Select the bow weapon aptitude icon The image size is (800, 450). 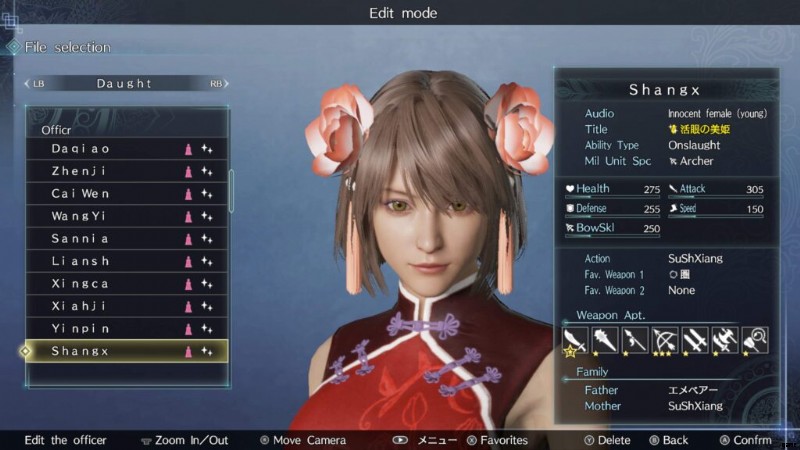pos(665,340)
